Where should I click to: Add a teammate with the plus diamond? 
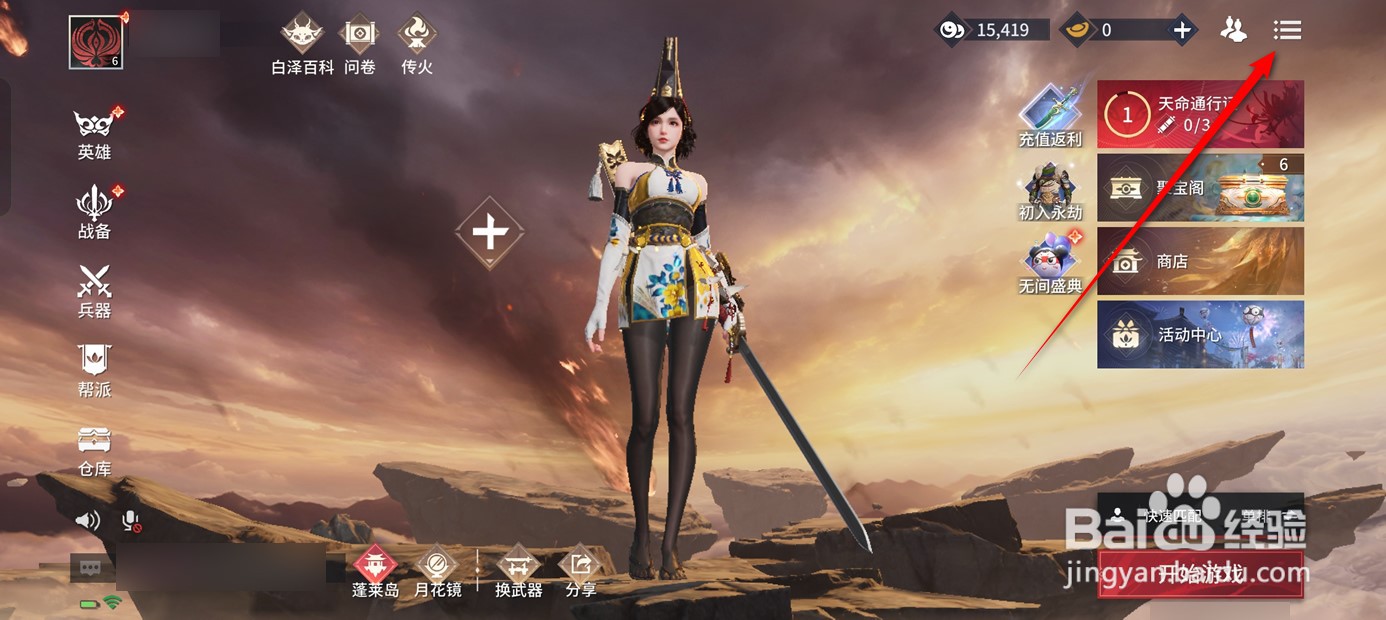coord(489,233)
